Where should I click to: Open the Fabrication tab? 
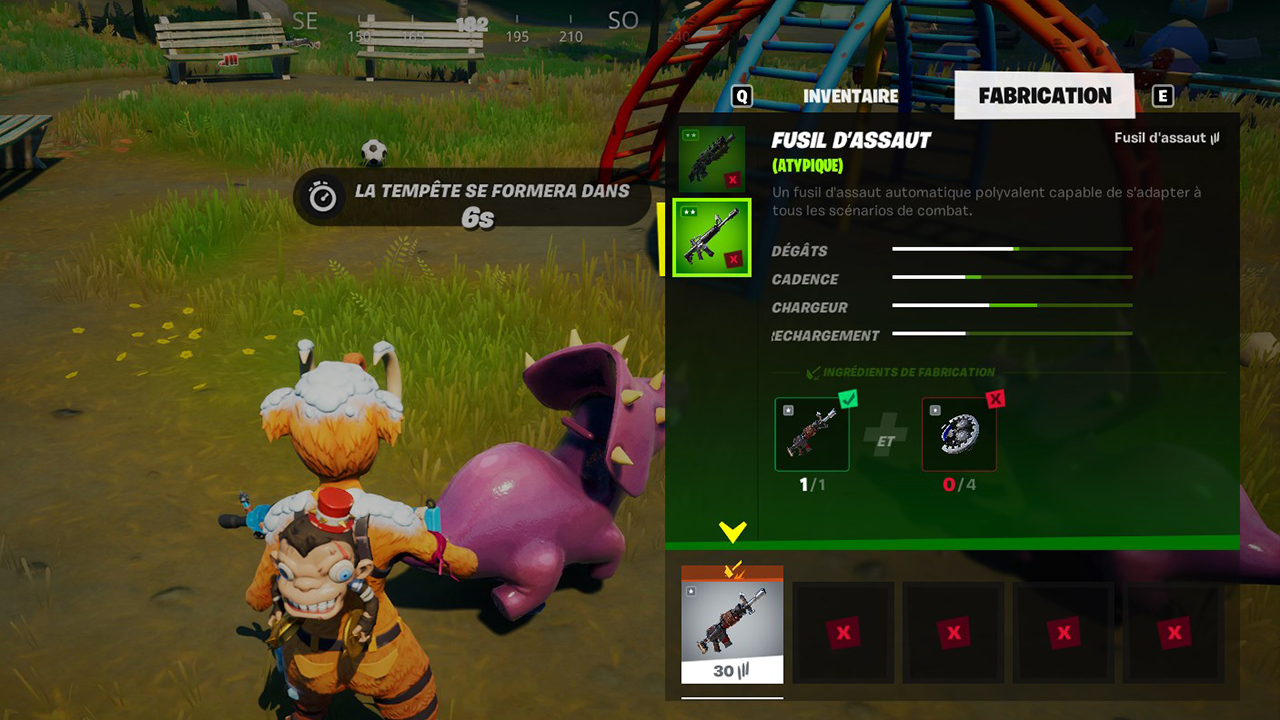1044,95
